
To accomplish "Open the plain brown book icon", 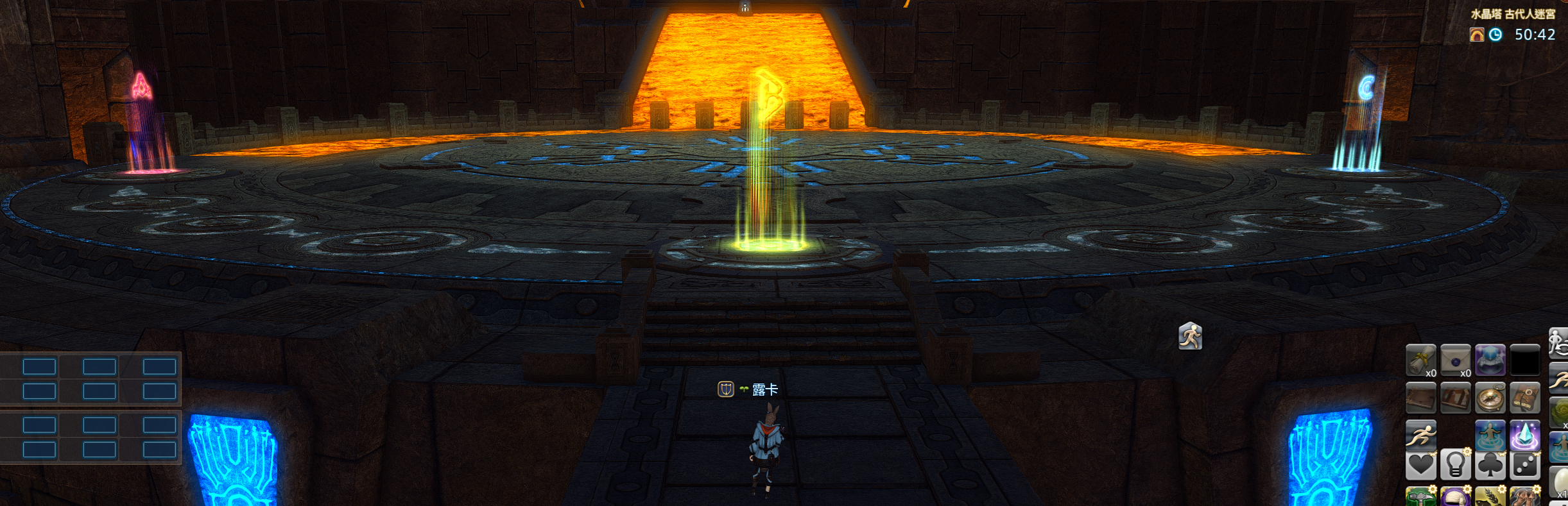I will coord(1420,398).
